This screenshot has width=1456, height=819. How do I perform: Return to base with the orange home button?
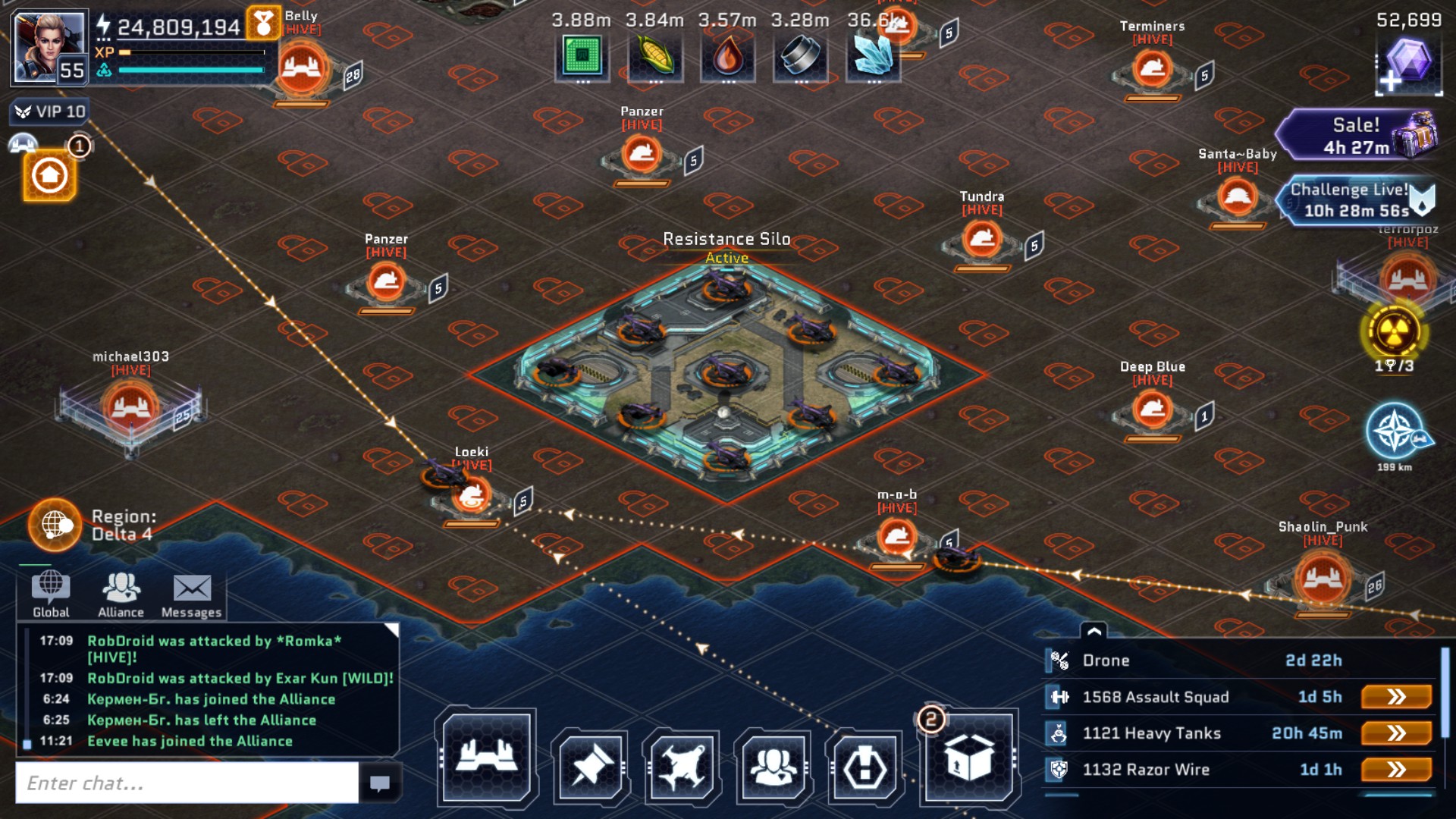click(49, 176)
